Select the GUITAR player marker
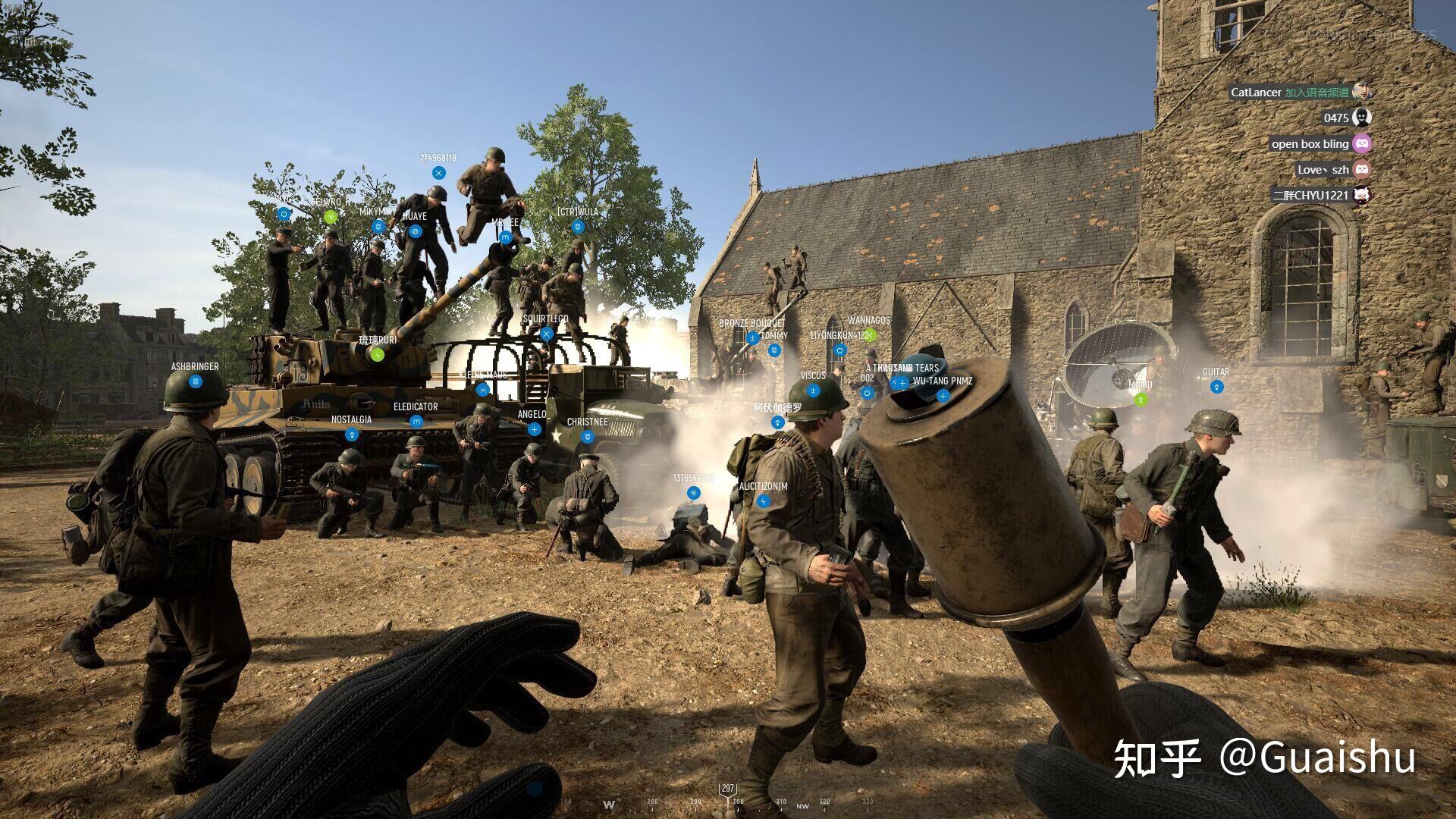This screenshot has width=1456, height=819. [1216, 387]
